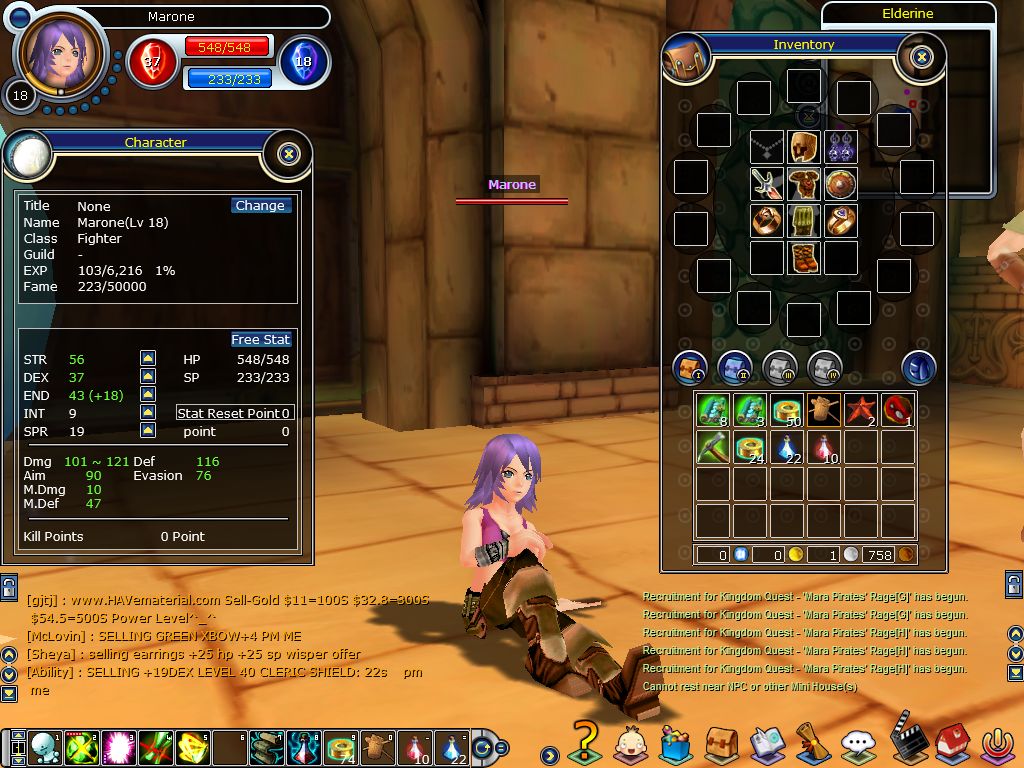Viewport: 1024px width, 768px height.
Task: Click the Free Stat label button
Action: click(x=261, y=340)
